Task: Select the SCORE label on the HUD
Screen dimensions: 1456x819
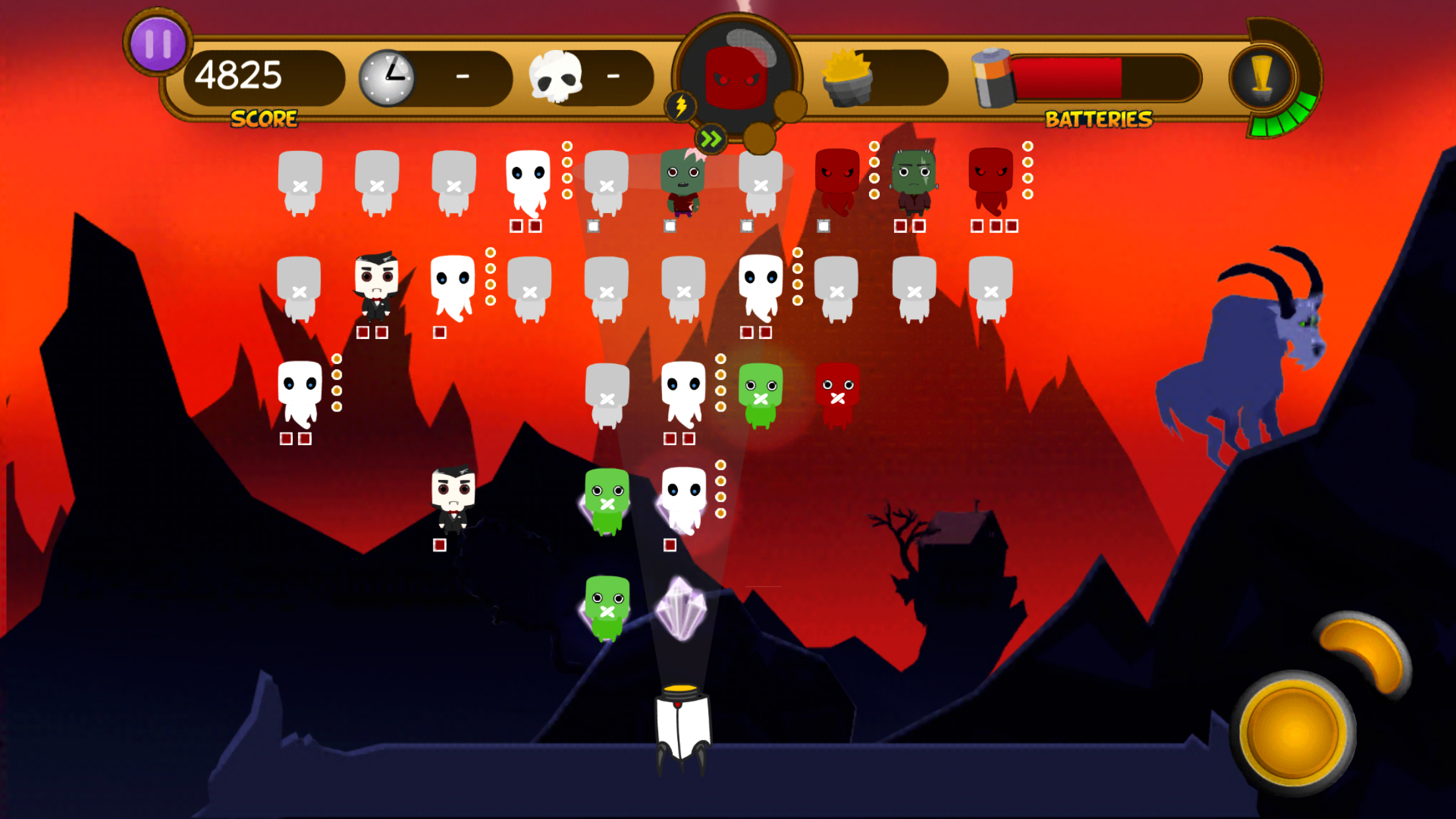Action: (264, 119)
